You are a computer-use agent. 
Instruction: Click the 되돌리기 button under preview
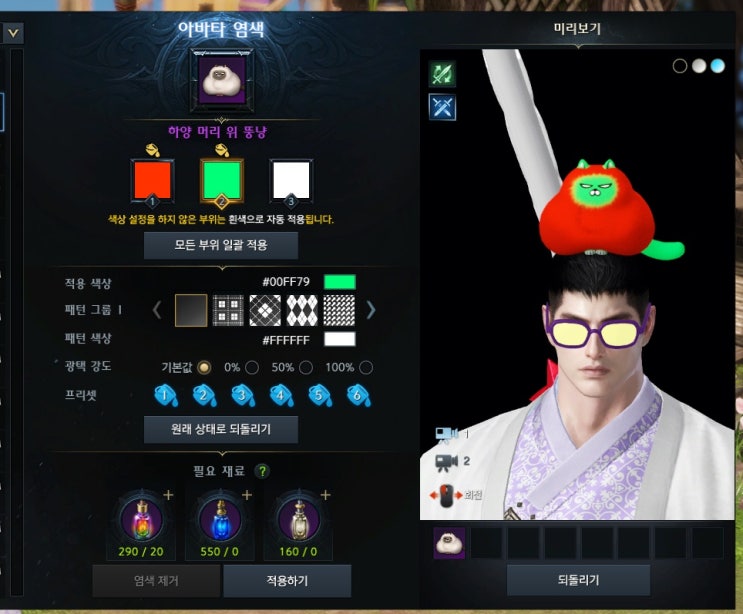pos(578,580)
